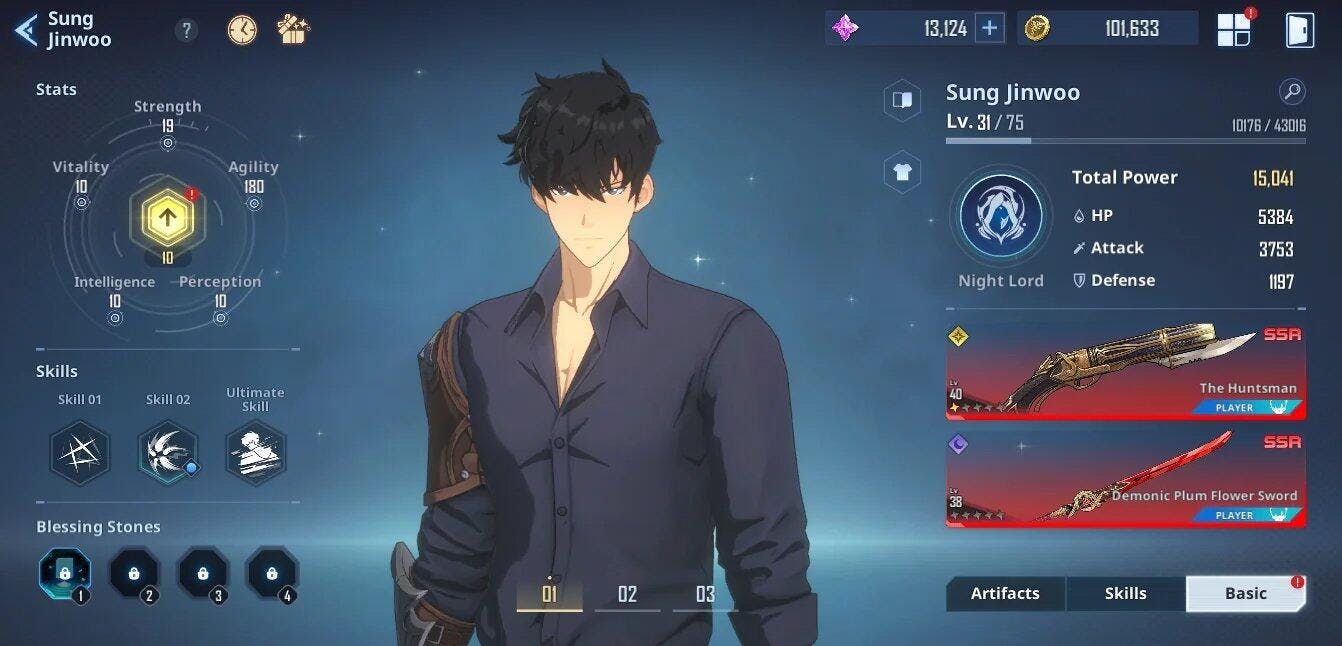Image resolution: width=1342 pixels, height=646 pixels.
Task: Add more purple gems with plus button
Action: click(x=989, y=28)
